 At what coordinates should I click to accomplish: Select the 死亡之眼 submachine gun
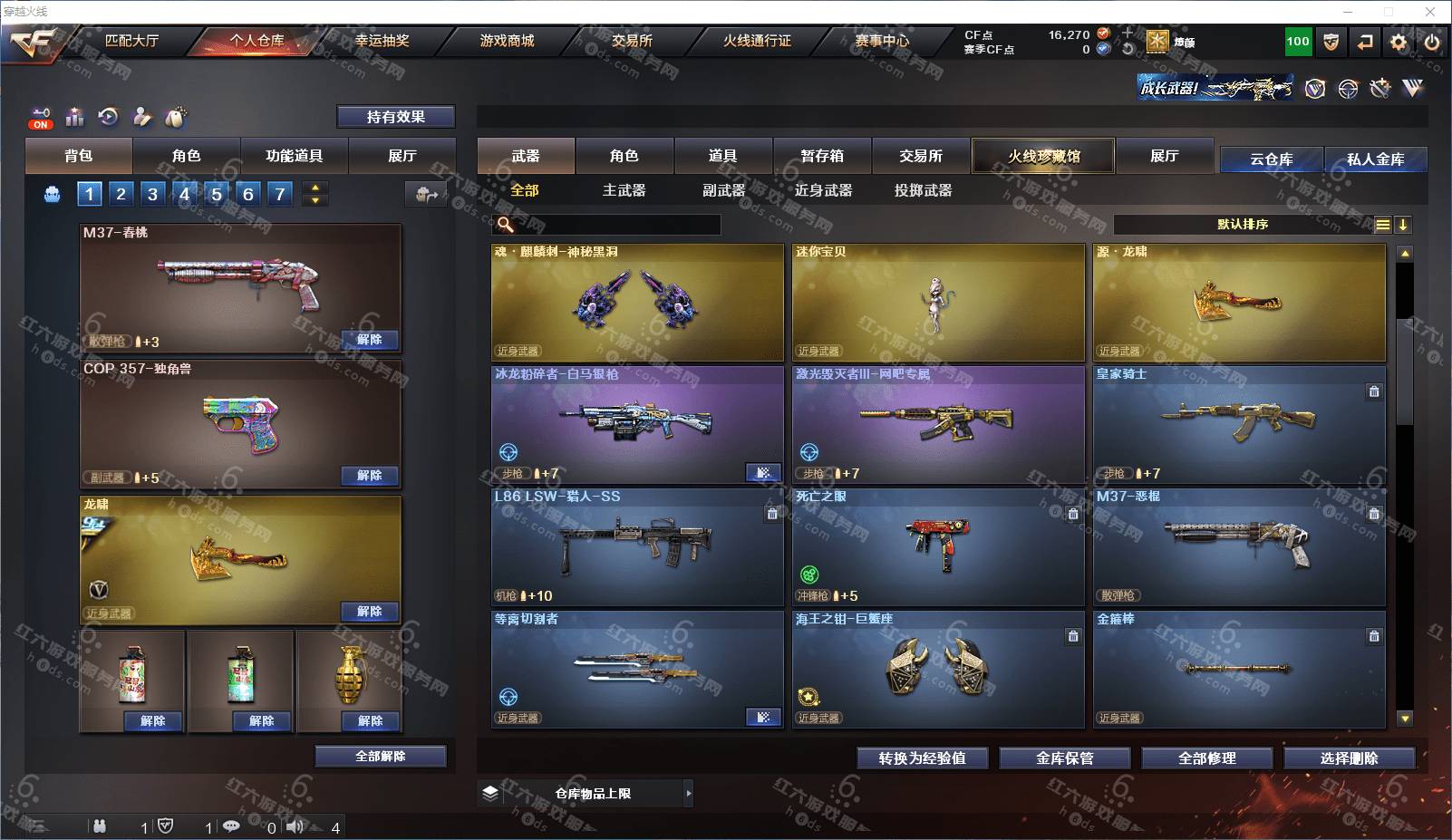pos(938,546)
